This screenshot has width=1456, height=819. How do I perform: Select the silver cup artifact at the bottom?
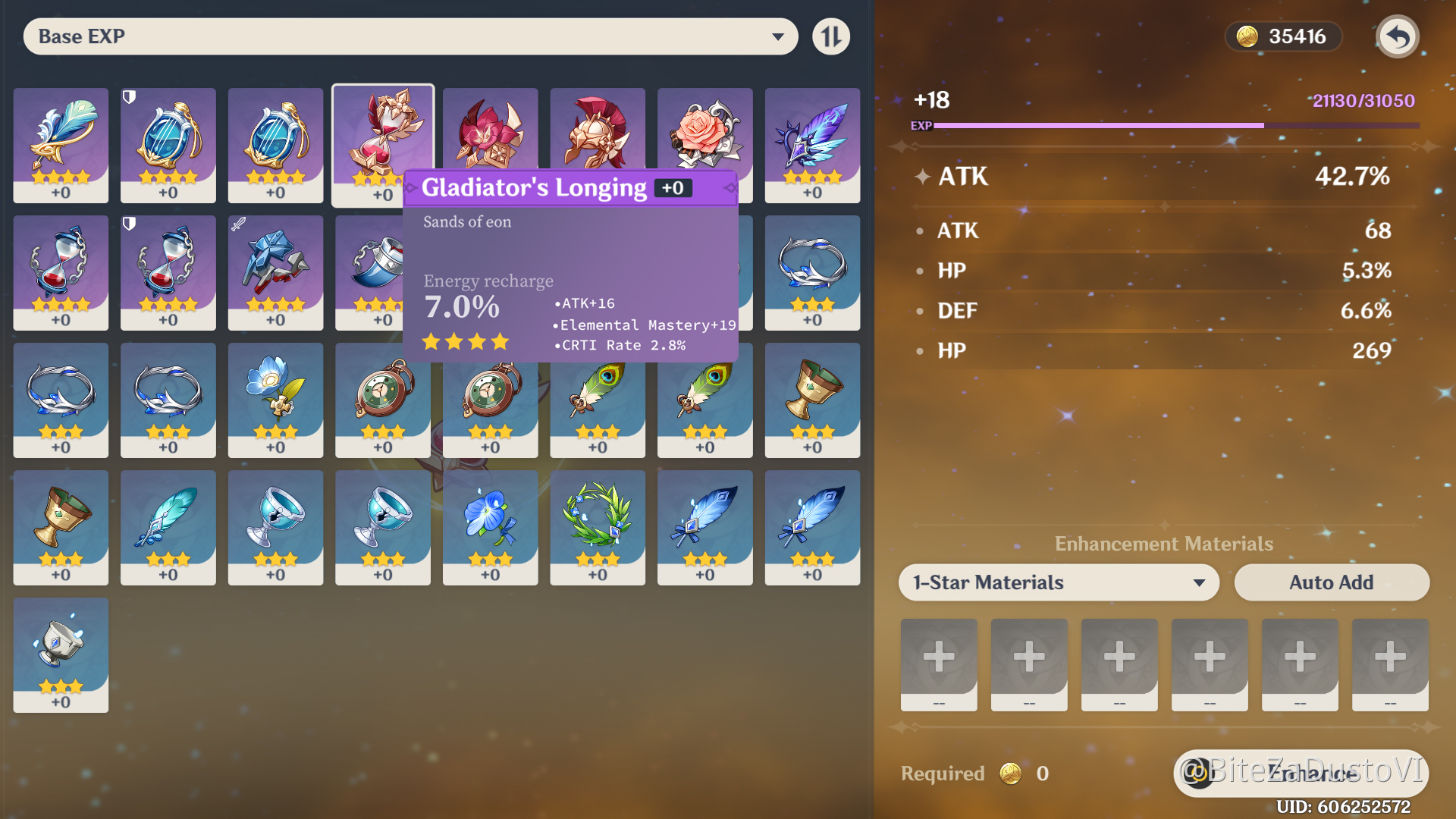[x=61, y=654]
